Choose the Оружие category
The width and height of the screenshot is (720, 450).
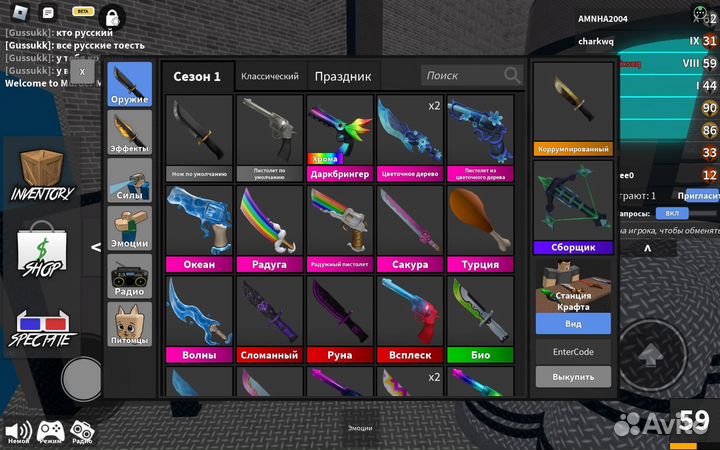130,84
